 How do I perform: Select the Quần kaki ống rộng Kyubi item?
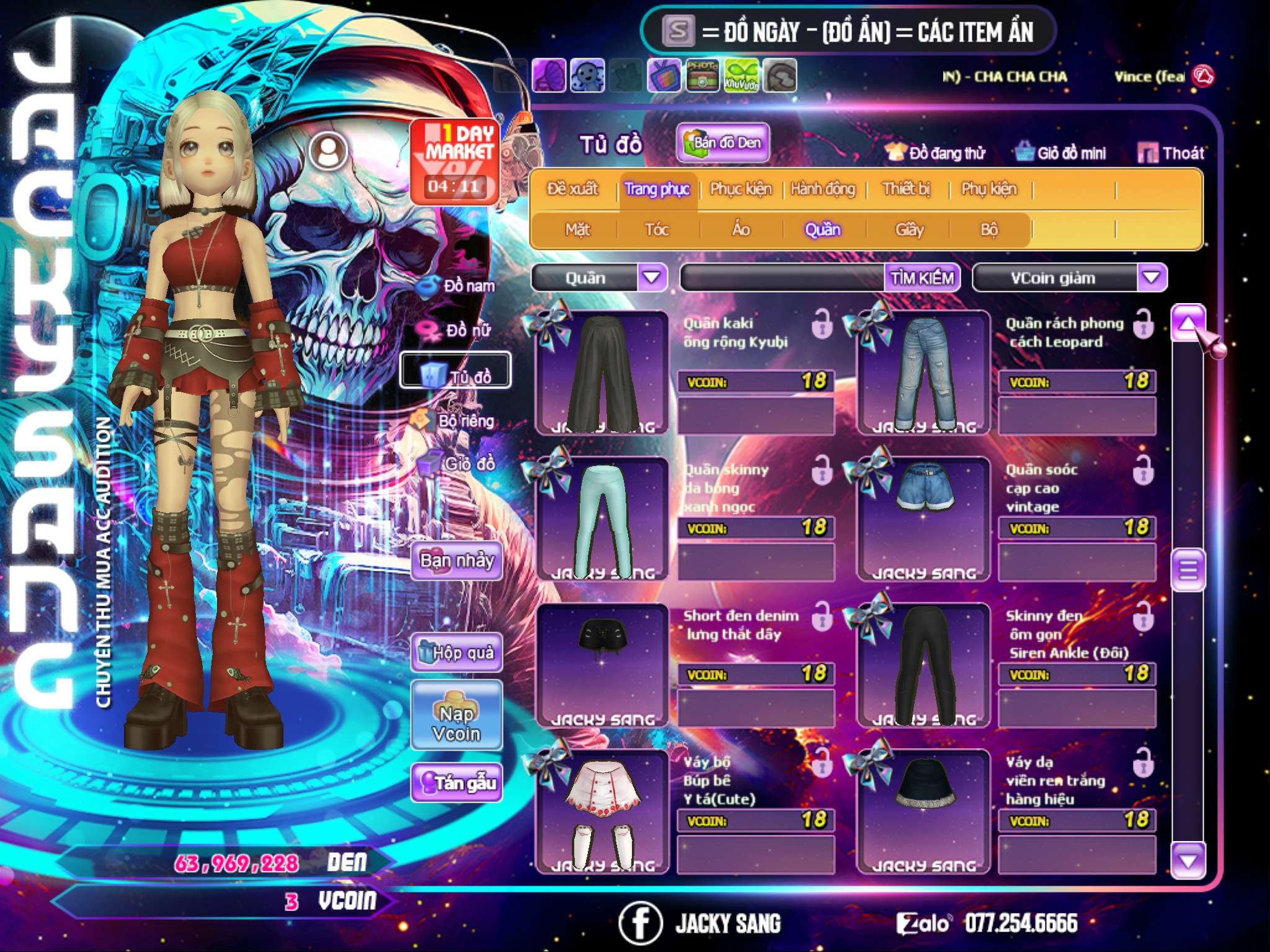(602, 372)
